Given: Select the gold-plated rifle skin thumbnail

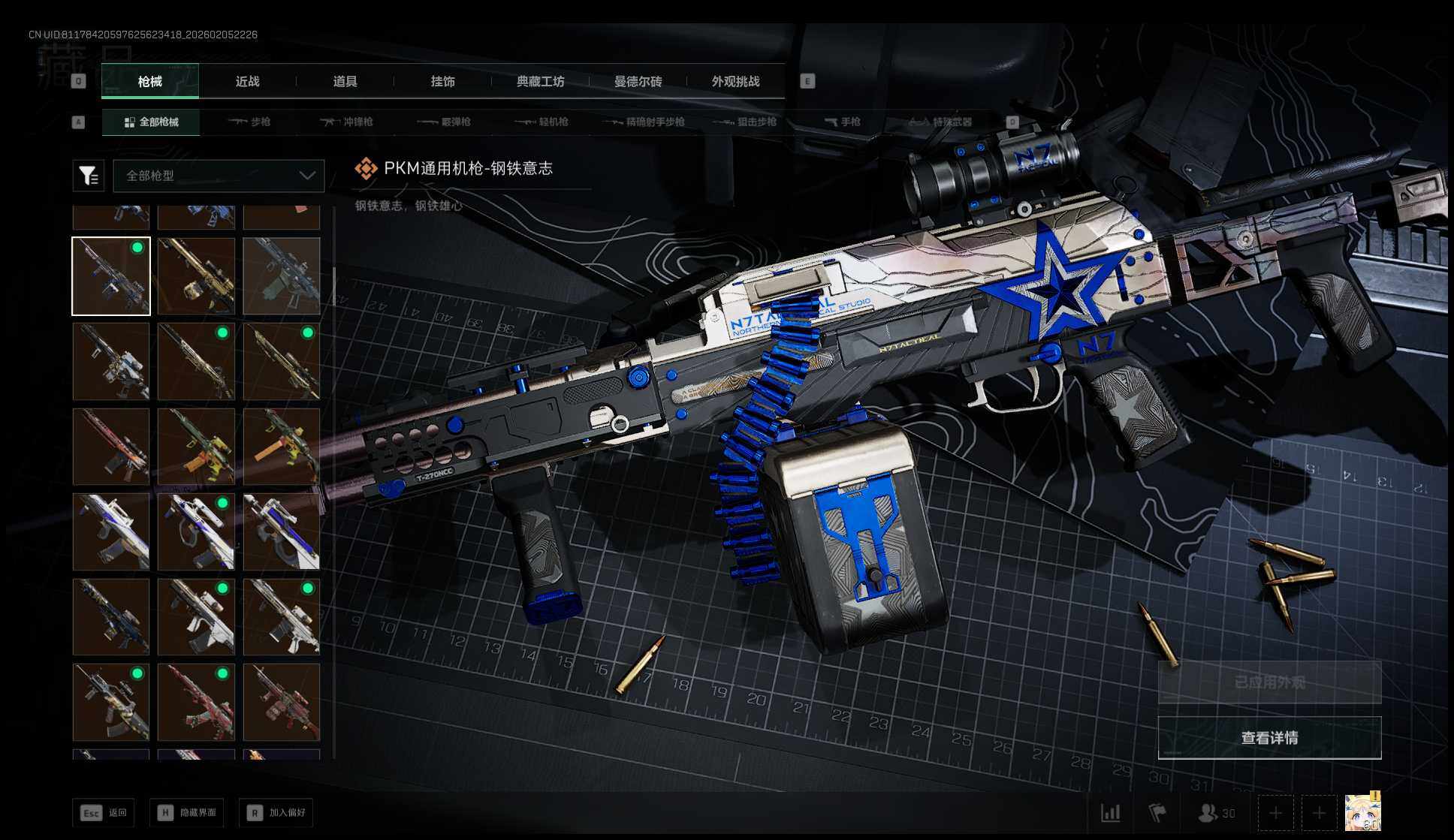Looking at the screenshot, I should point(196,276).
